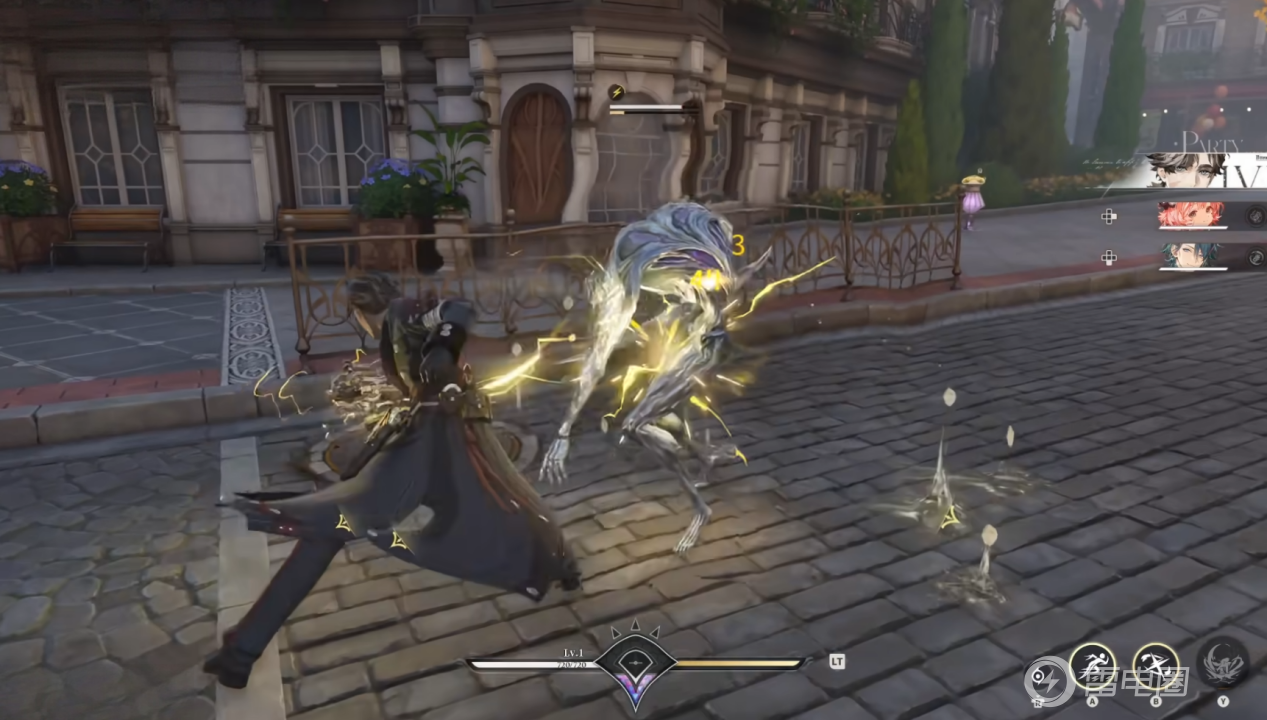Click the pink-haired member's round skill icon
Viewport: 1267px width, 720px height.
(x=1255, y=215)
